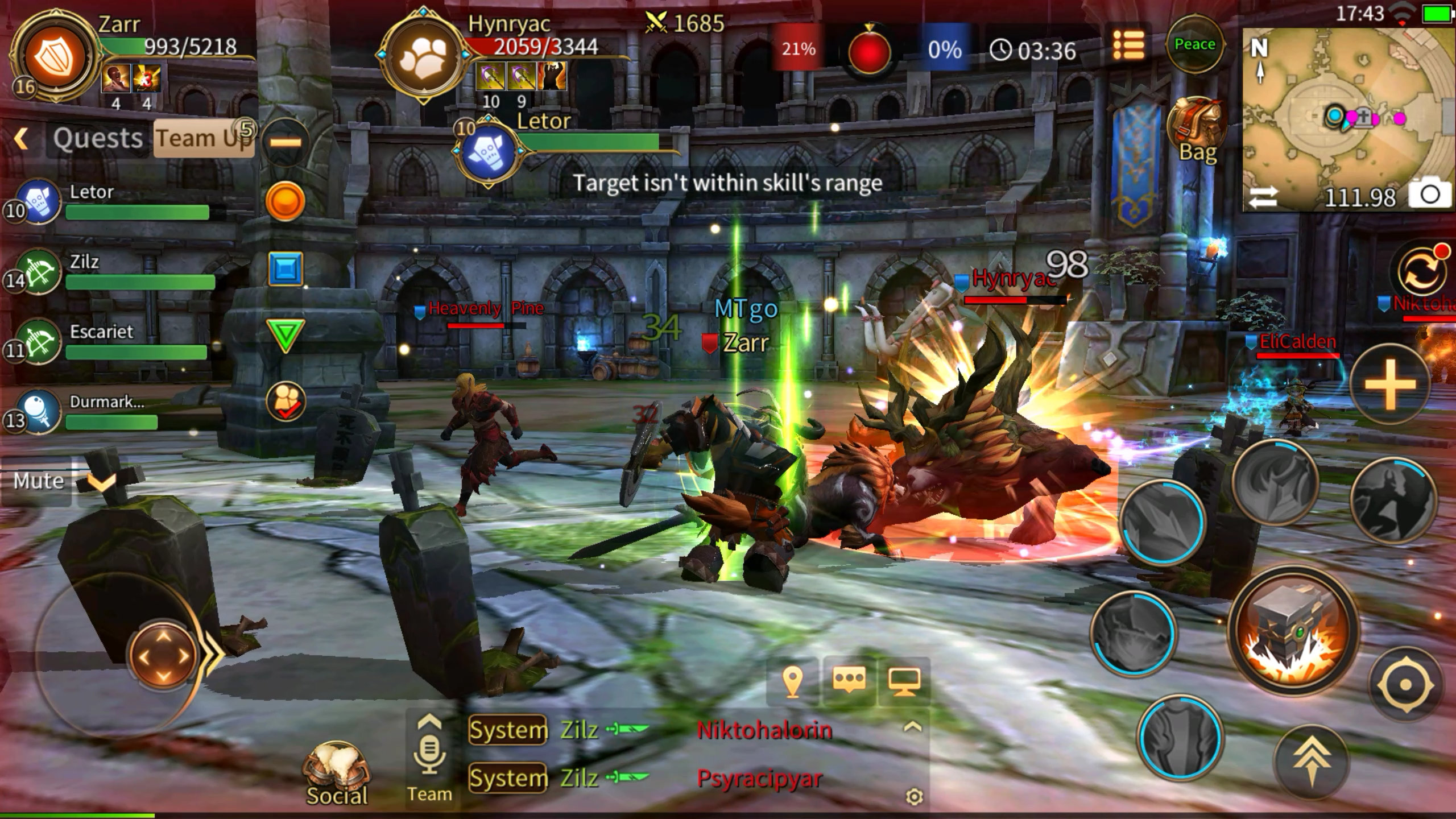This screenshot has height=819, width=1456.
Task: Expand the chat window with the up chevron
Action: pyautogui.click(x=913, y=725)
